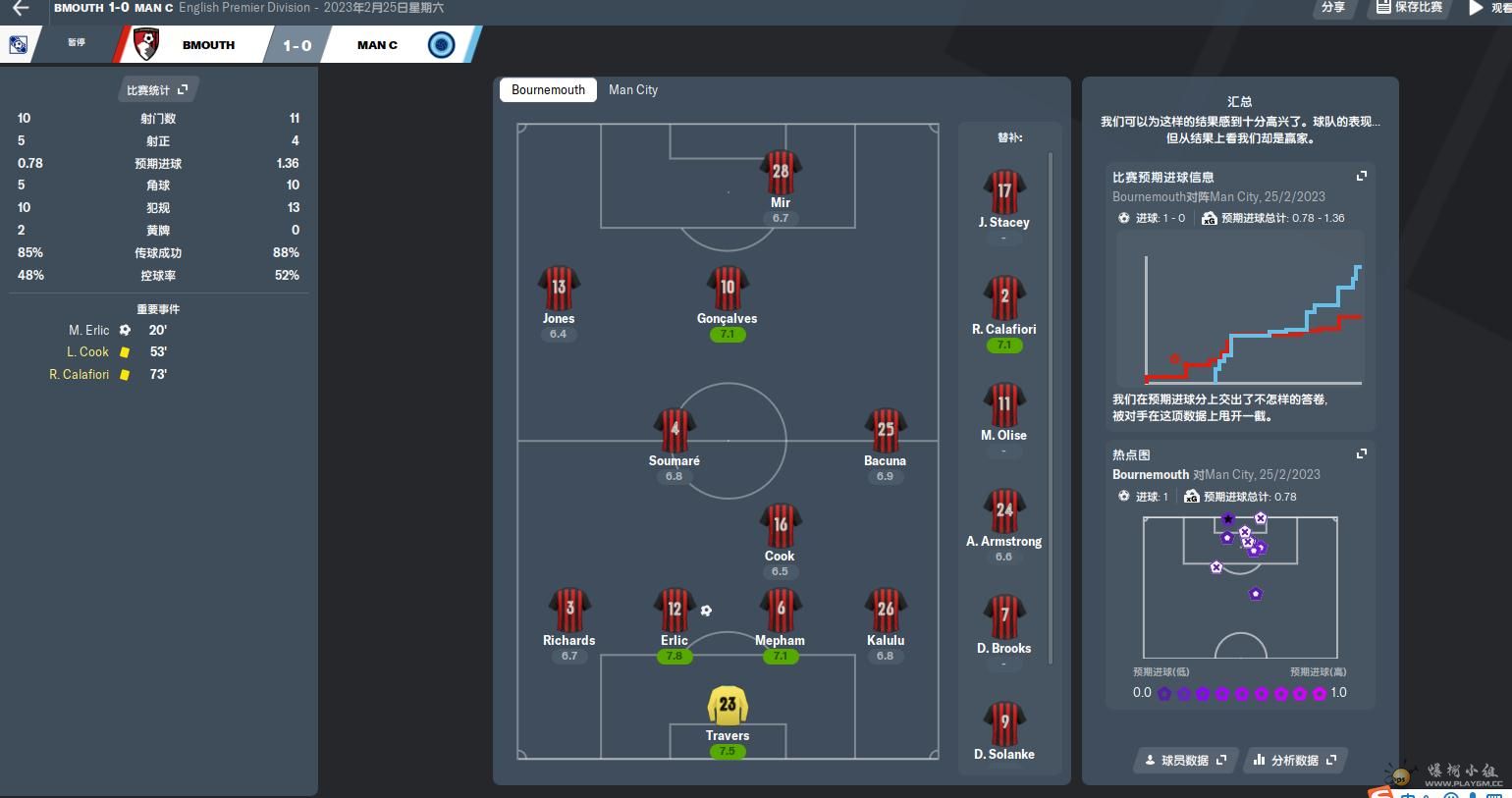This screenshot has width=1512, height=798.
Task: Choose Gonçalves number 10 on the pitch
Action: click(x=728, y=293)
